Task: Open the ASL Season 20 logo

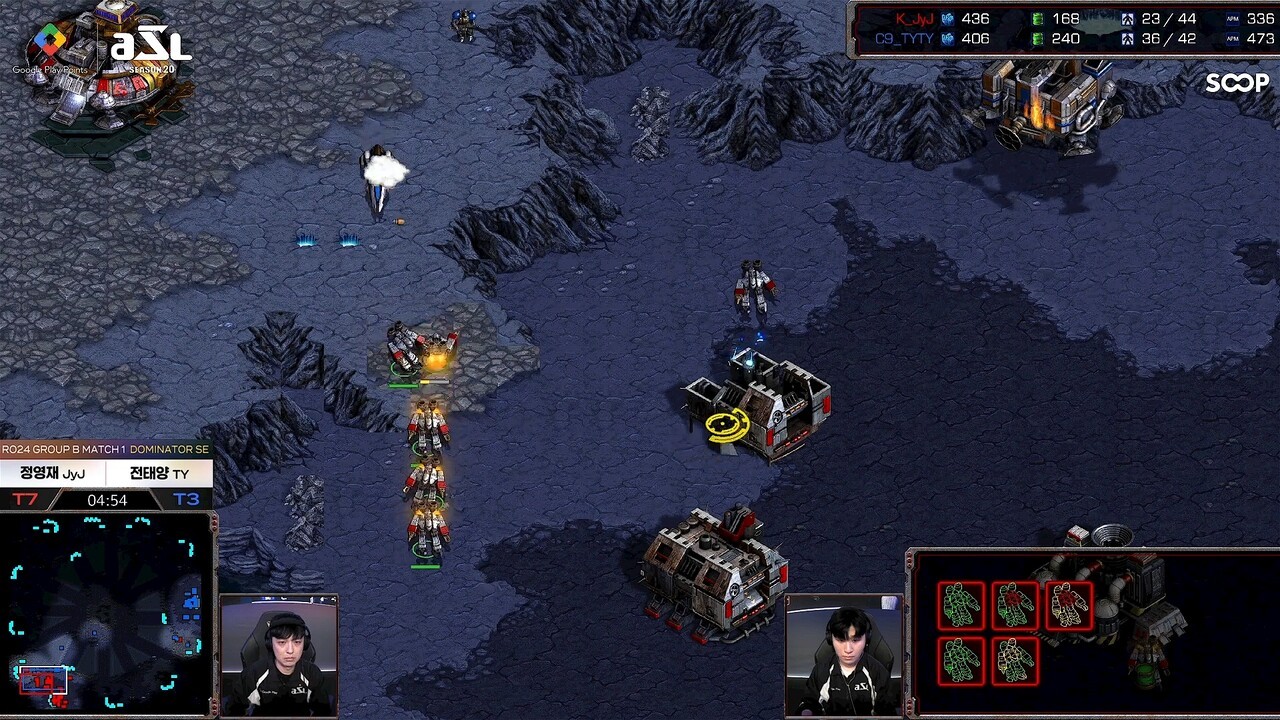Action: tap(150, 46)
